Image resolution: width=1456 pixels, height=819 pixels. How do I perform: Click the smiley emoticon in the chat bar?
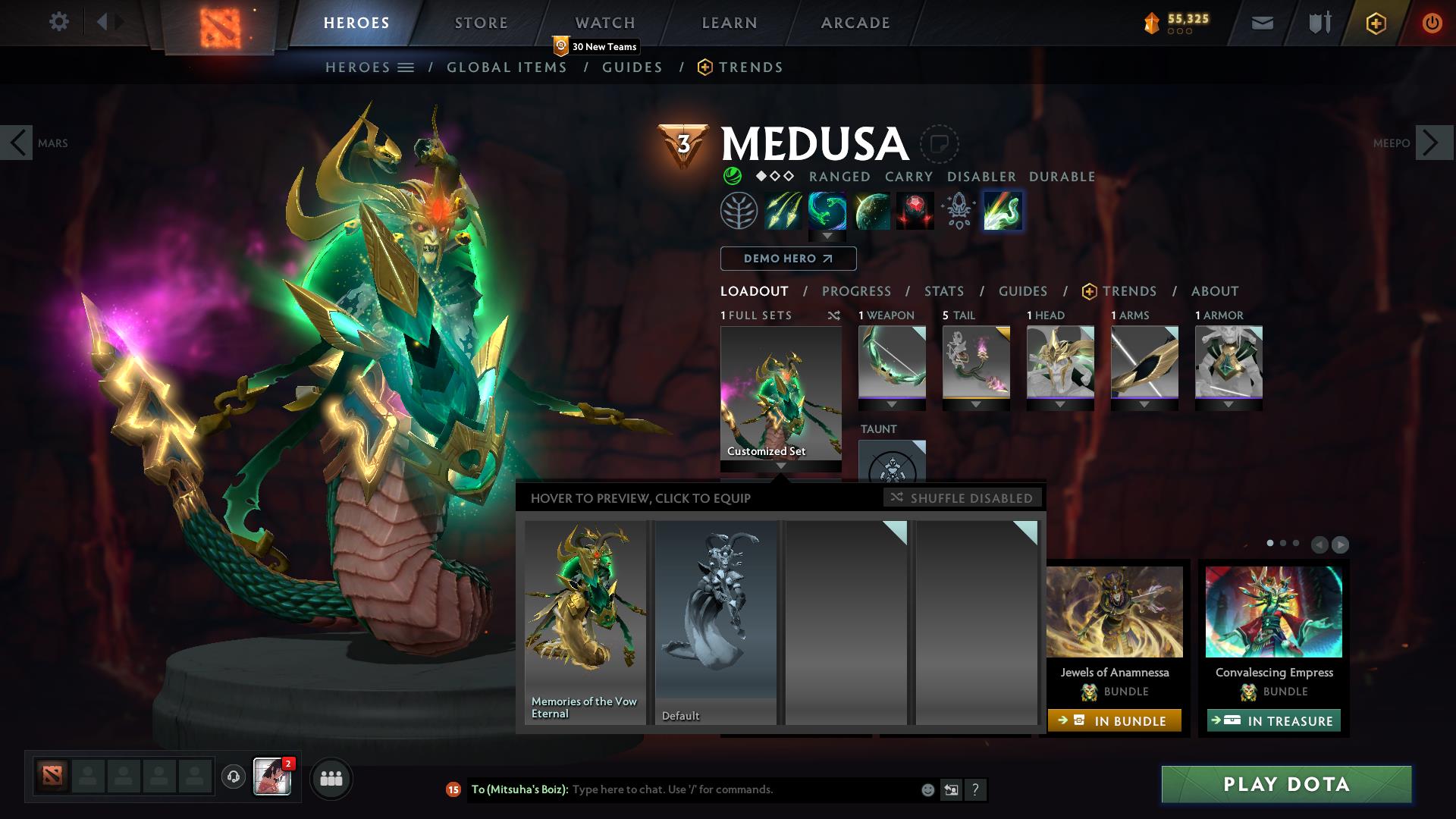927,789
